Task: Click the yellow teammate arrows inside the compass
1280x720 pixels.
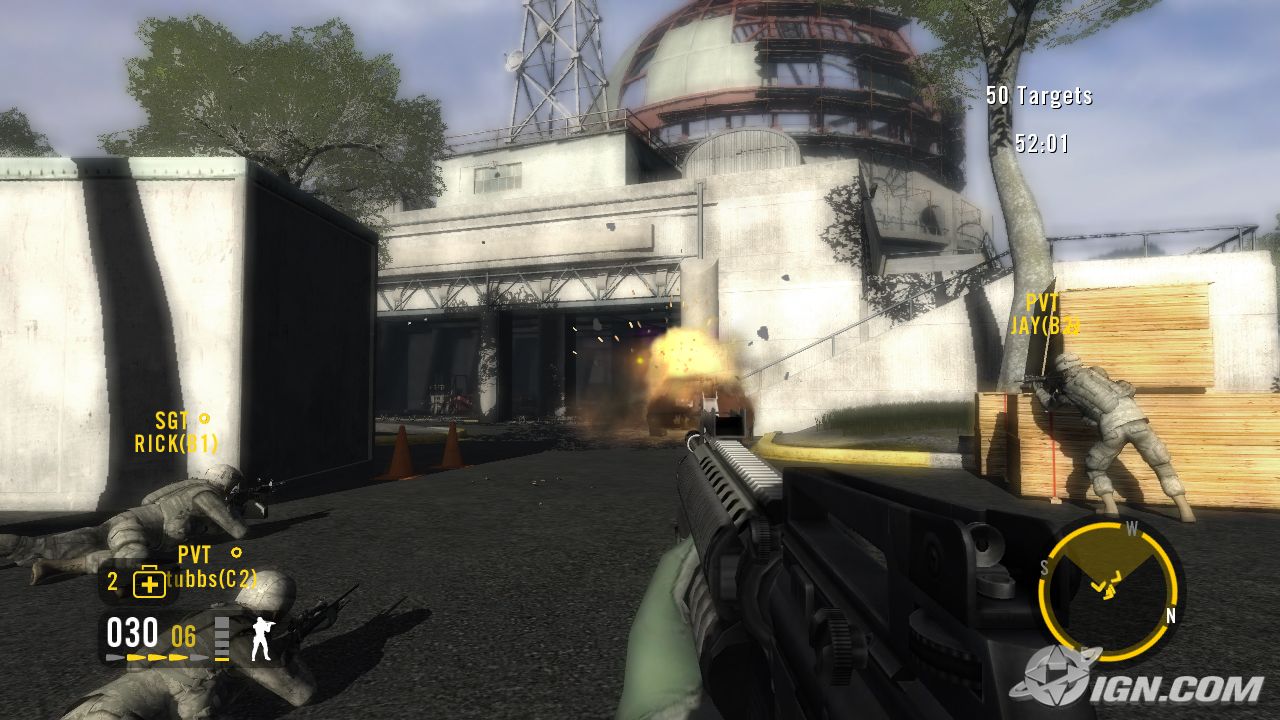Action: click(1105, 588)
